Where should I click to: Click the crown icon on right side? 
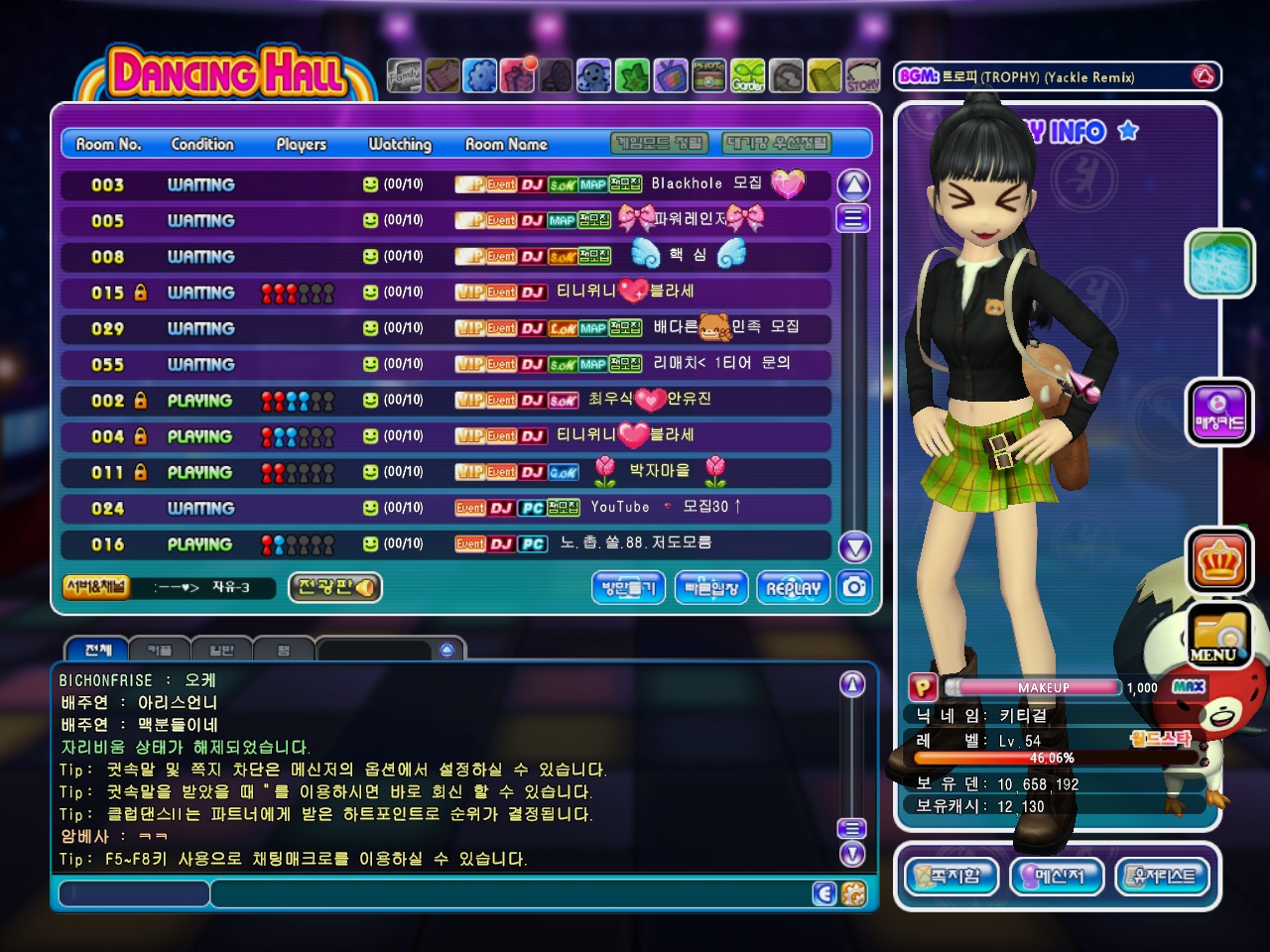1219,561
